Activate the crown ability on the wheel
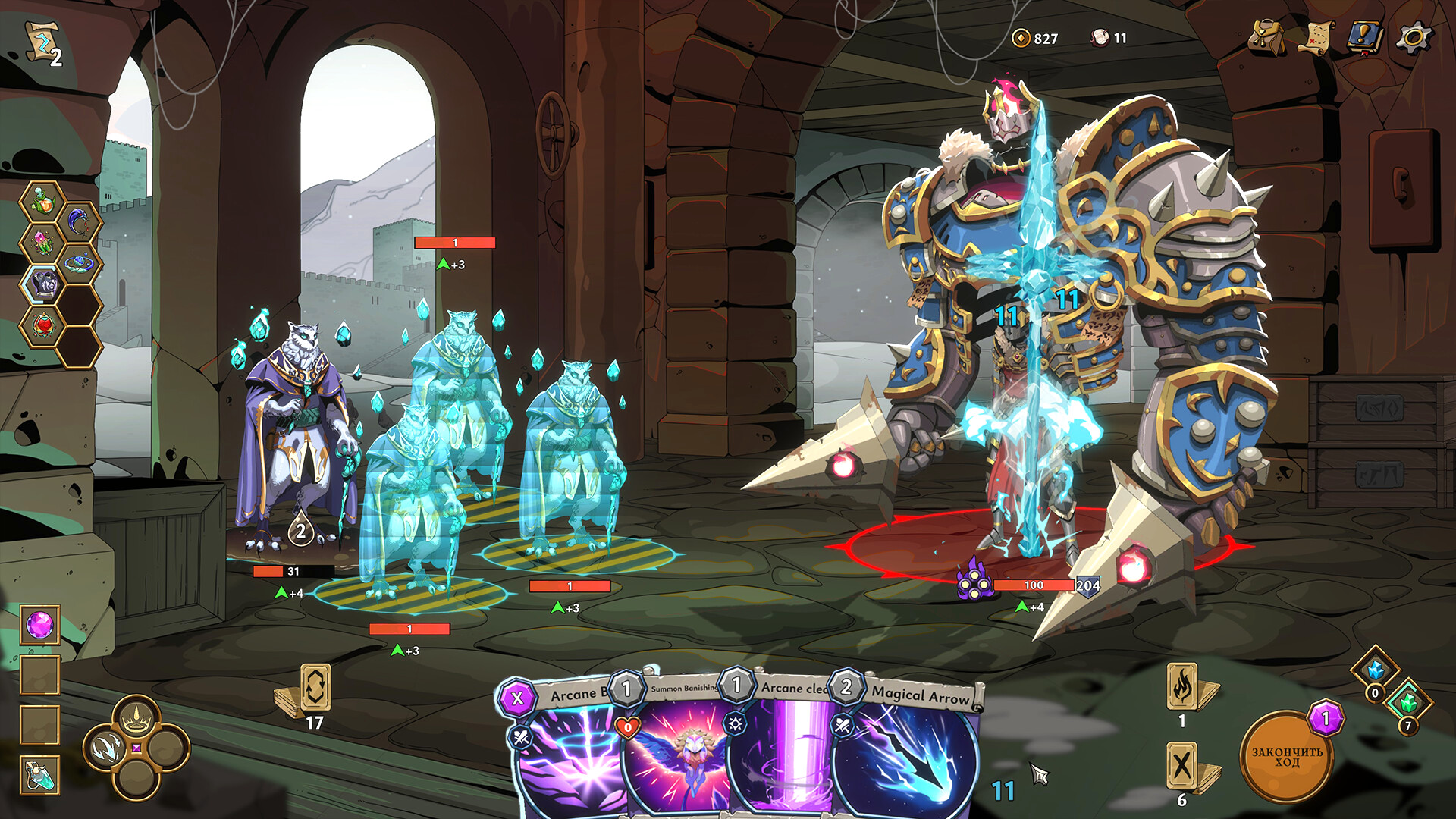This screenshot has width=1456, height=819. tap(136, 717)
